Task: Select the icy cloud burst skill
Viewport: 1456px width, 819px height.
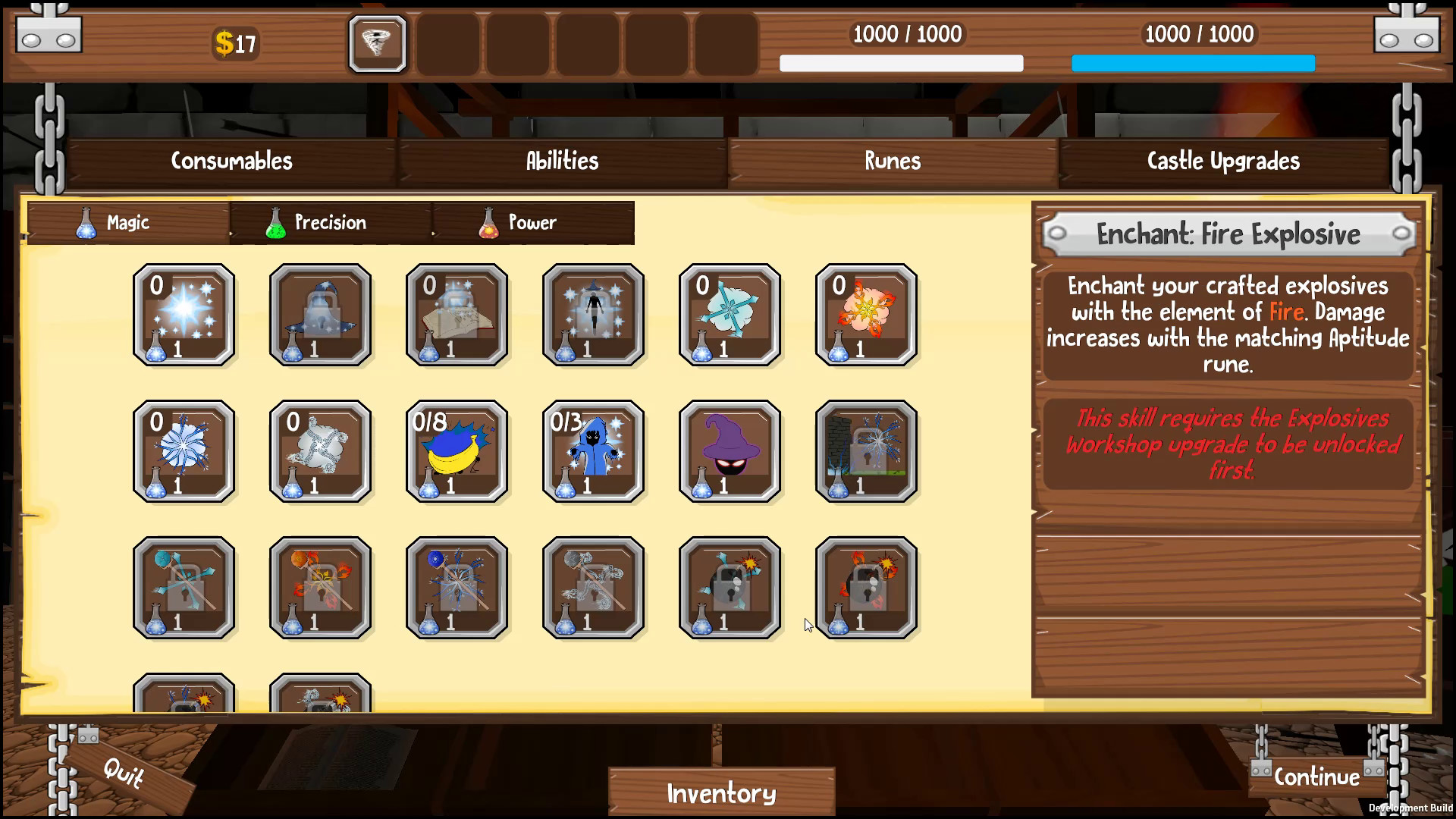Action: (730, 315)
